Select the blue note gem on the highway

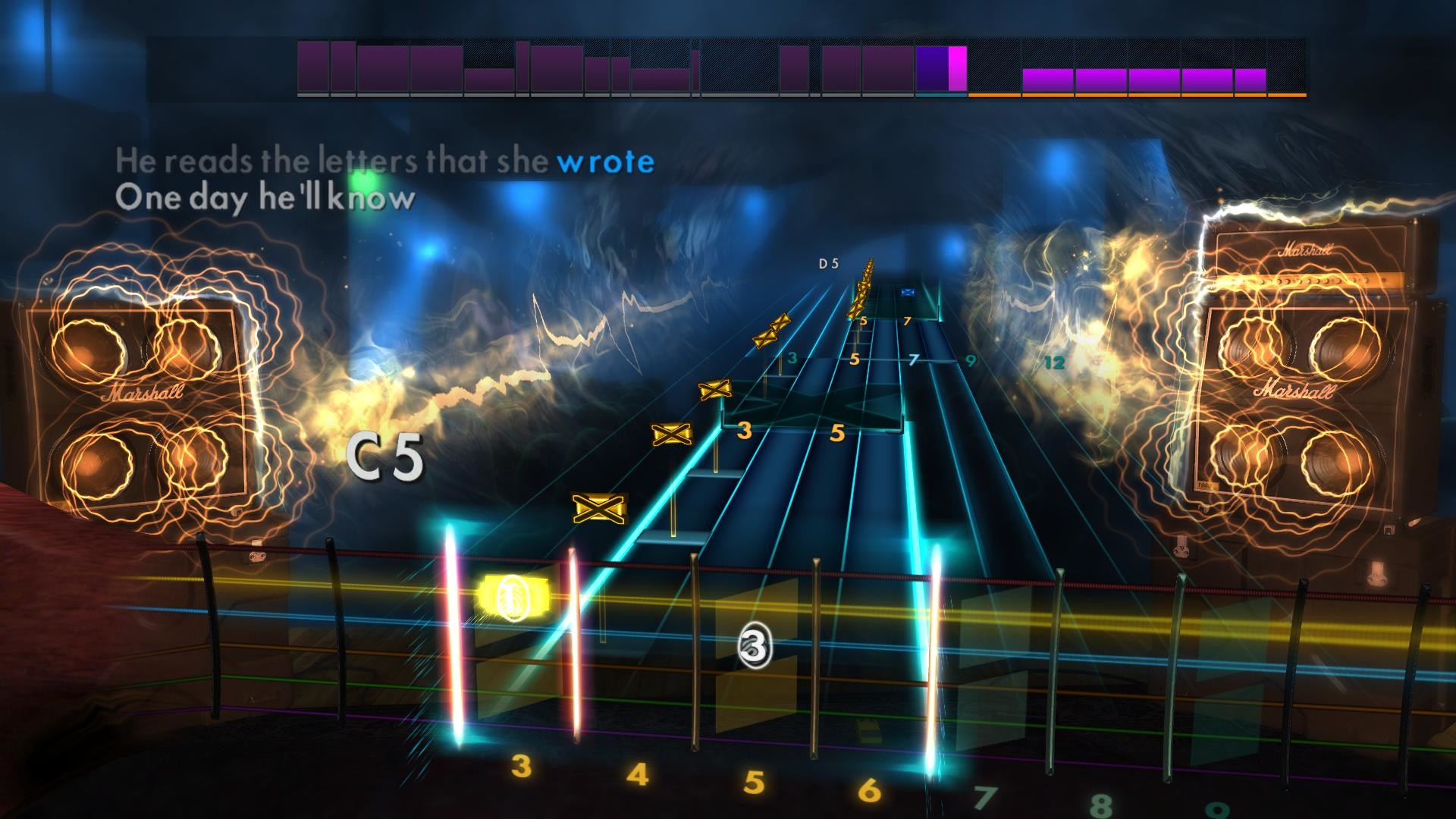coord(908,290)
